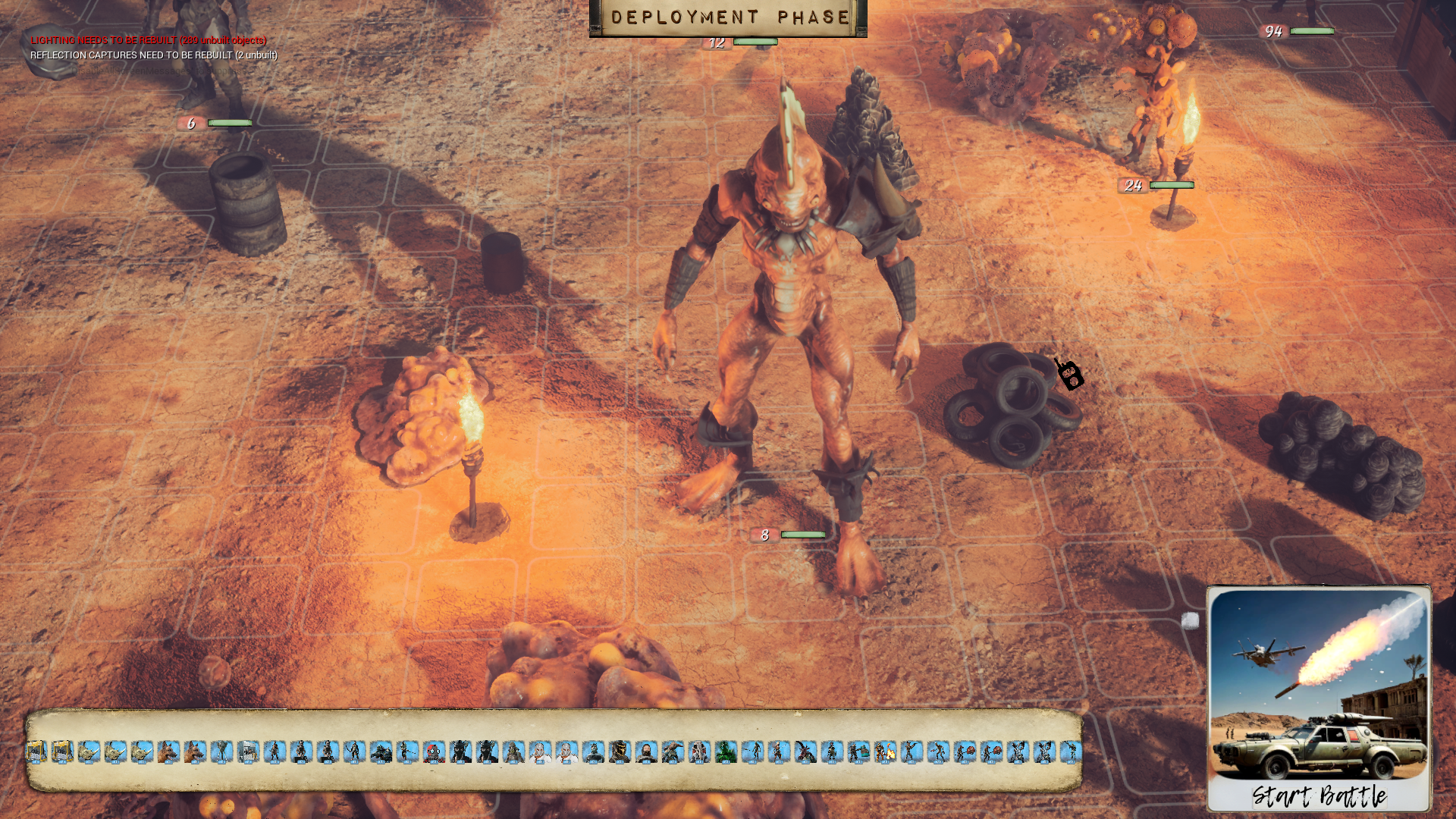Screen dimensions: 1456x819
Task: Open the vehicle airstrike card image
Action: (1319, 682)
